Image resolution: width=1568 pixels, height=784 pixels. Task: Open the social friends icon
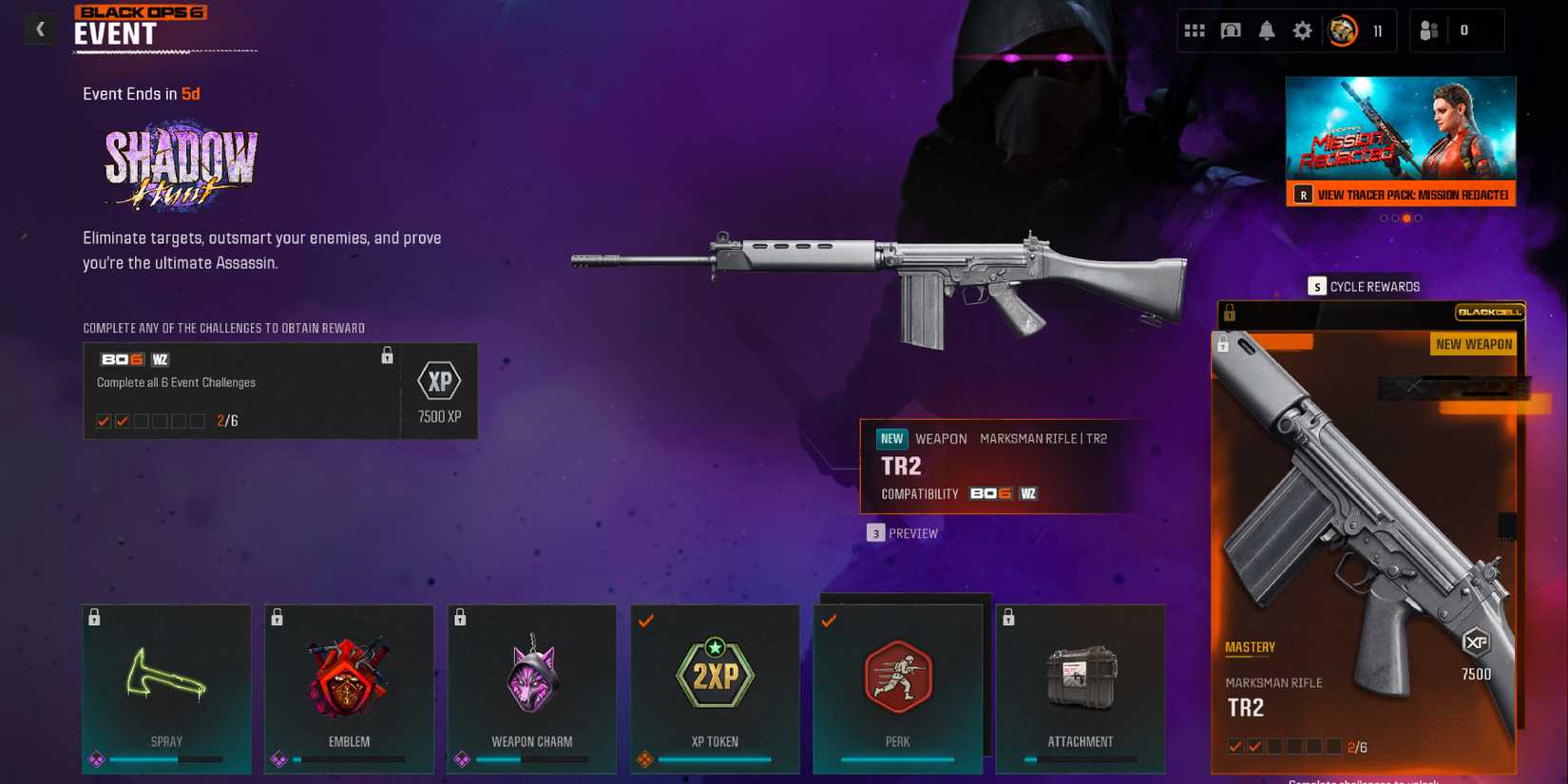tap(1429, 29)
